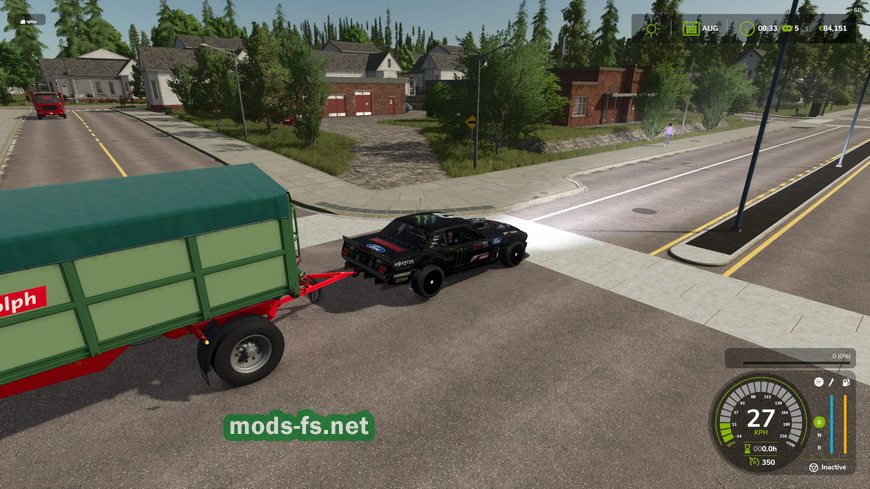870x489 pixels.
Task: Click the fuel pump icon
Action: [845, 382]
